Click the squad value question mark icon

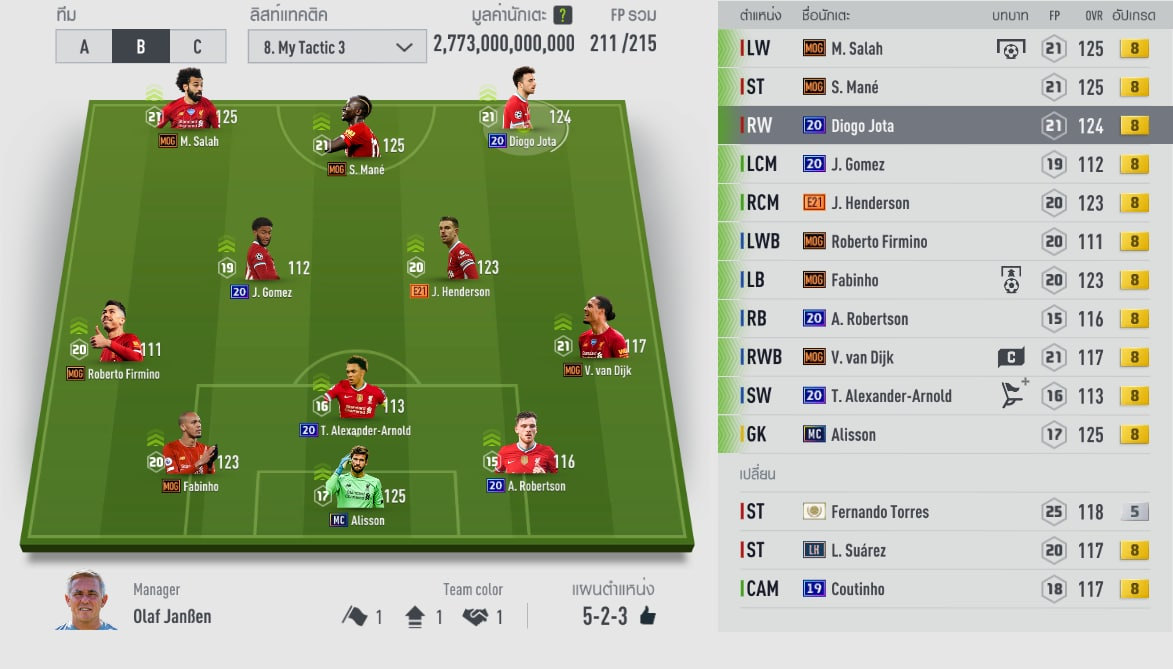563,15
